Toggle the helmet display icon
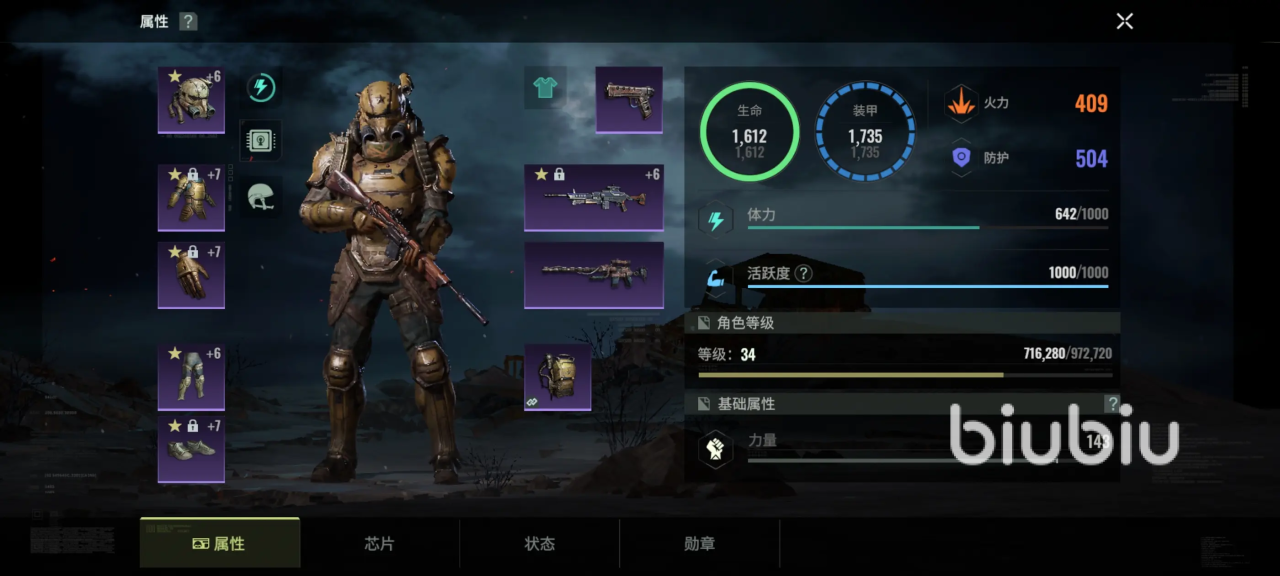1280x576 pixels. pyautogui.click(x=261, y=197)
